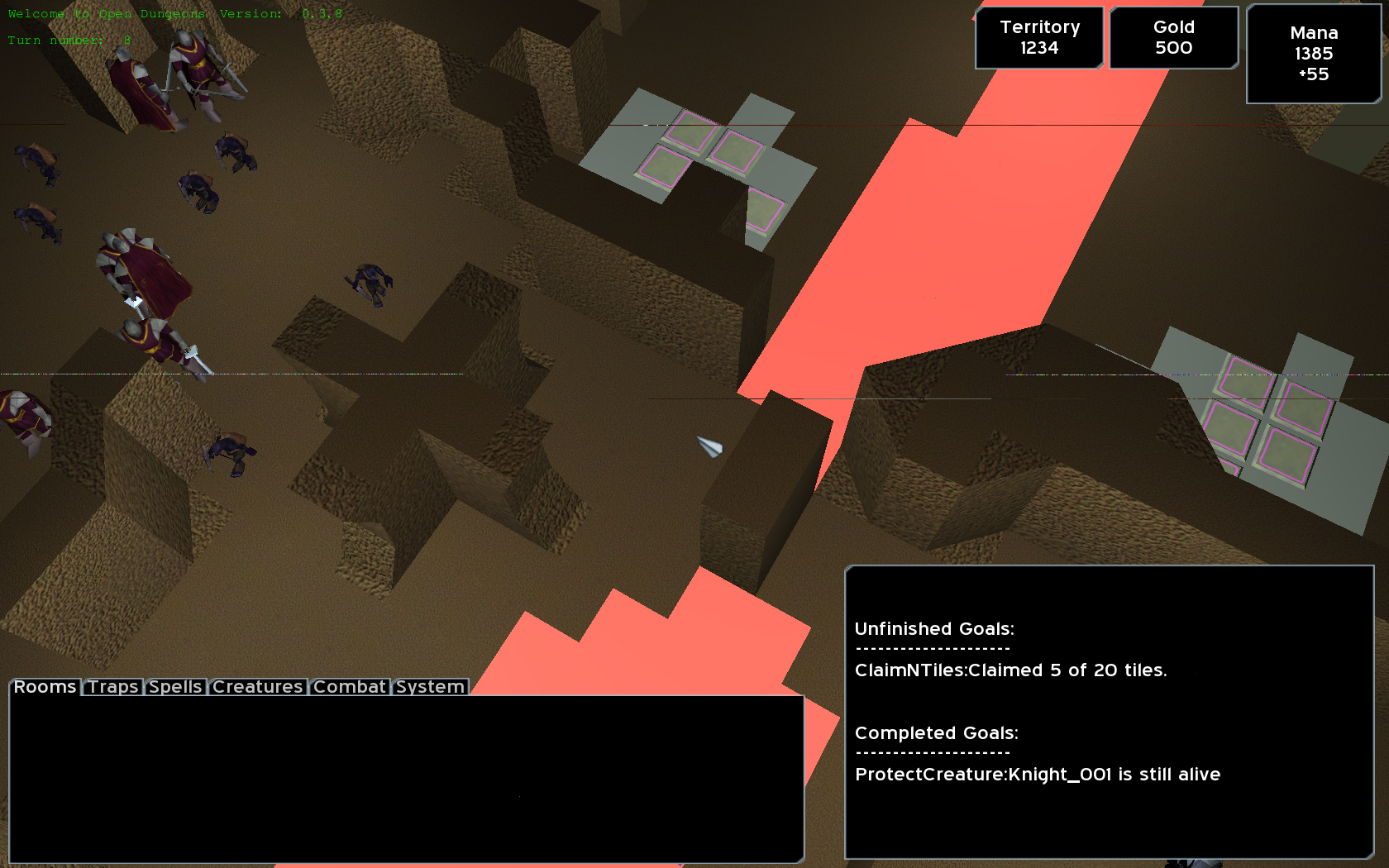This screenshot has width=1389, height=868.
Task: Show the Creatures tab
Action: pos(257,687)
